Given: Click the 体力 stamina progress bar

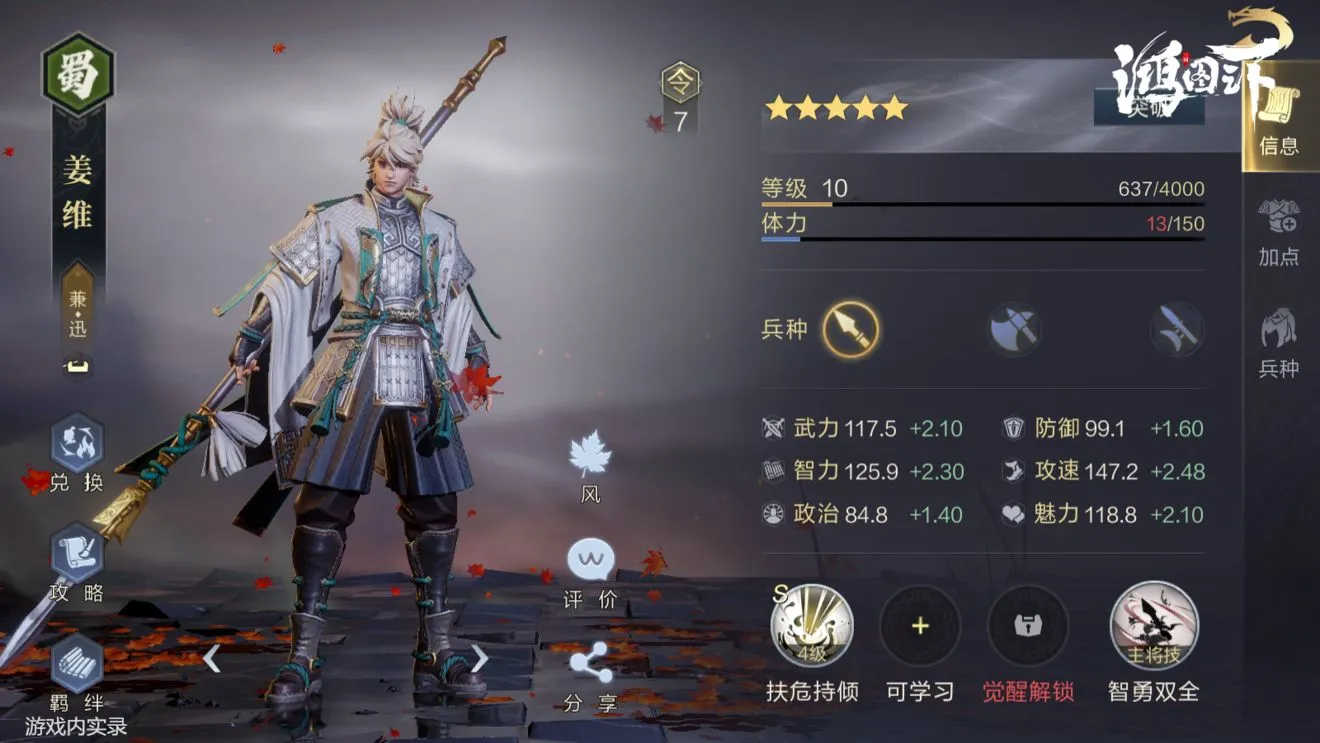Looking at the screenshot, I should click(980, 237).
